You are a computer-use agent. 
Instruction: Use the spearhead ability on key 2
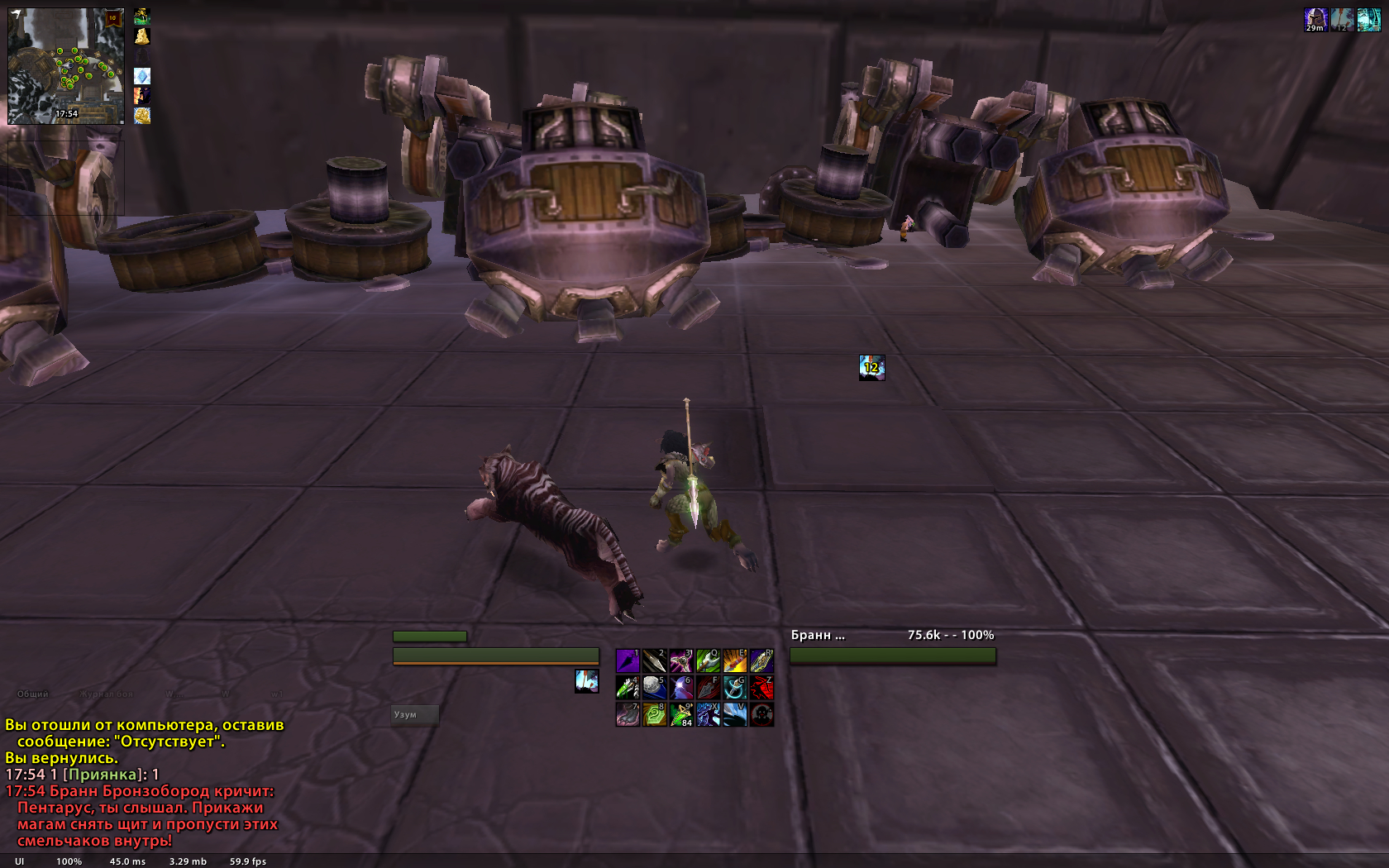point(654,661)
